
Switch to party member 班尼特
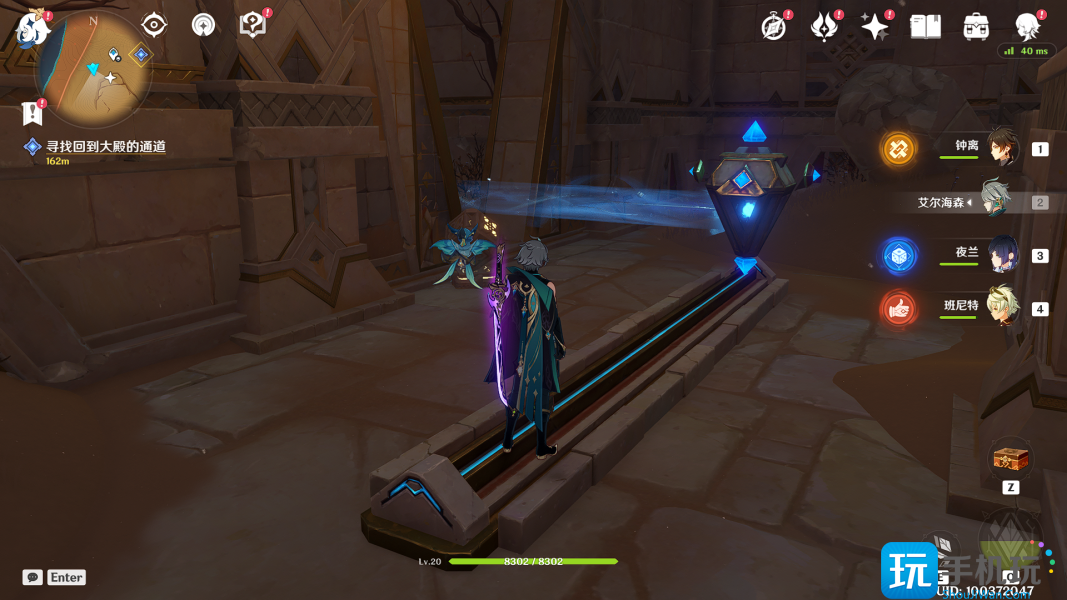(x=1001, y=308)
